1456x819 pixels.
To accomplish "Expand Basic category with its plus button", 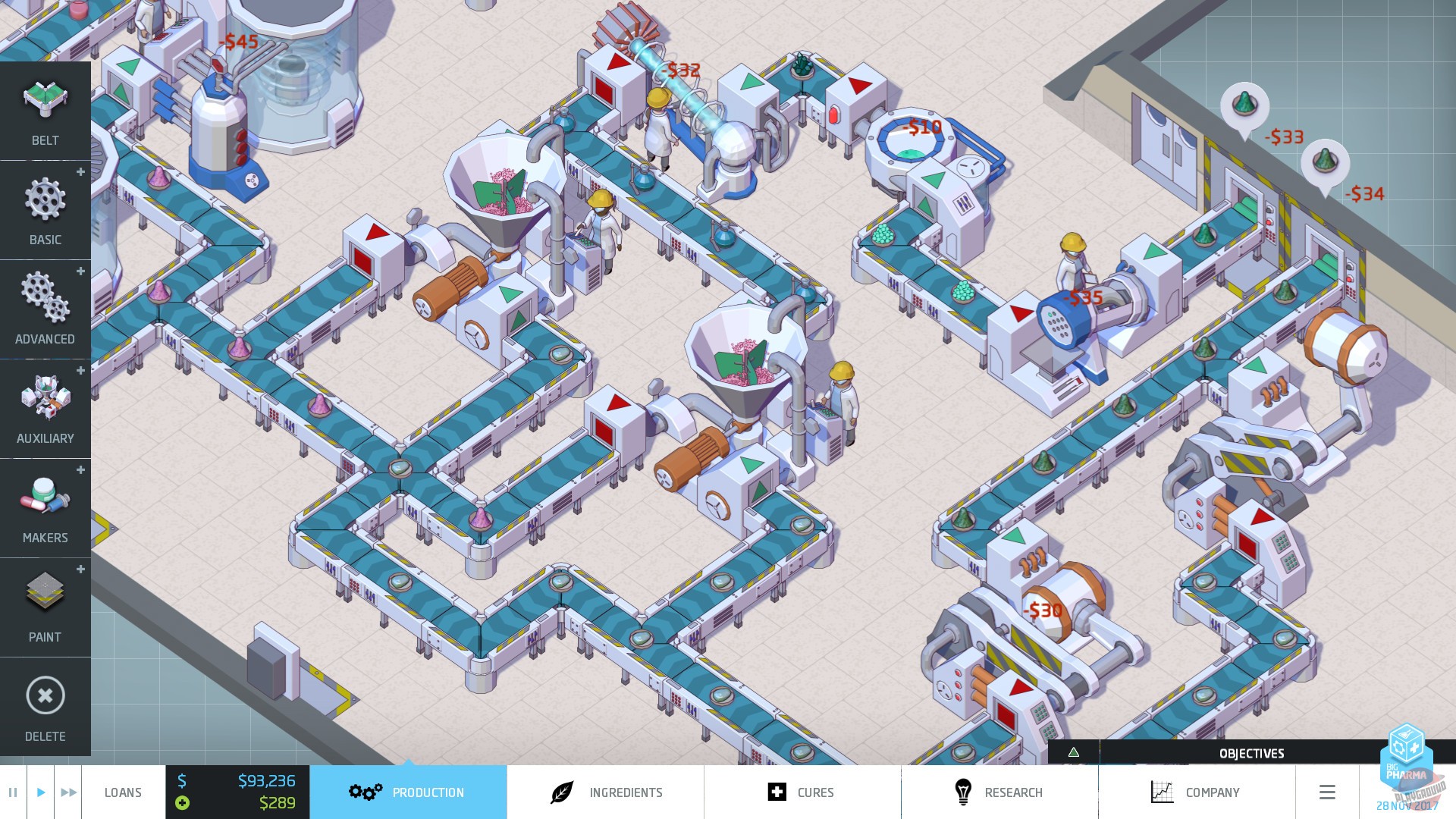I will pos(80,172).
